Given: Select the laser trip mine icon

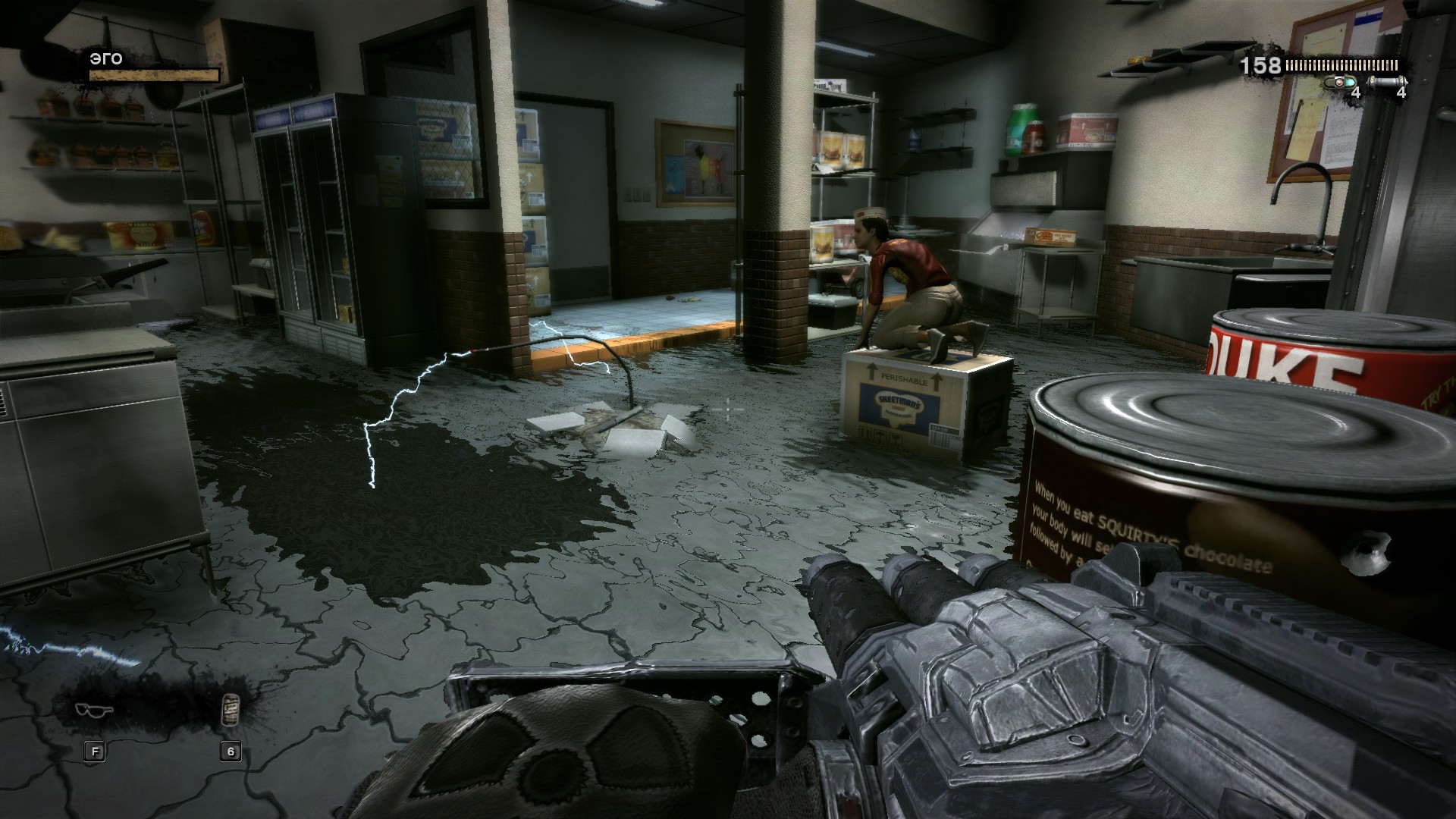Looking at the screenshot, I should click(x=1341, y=81).
